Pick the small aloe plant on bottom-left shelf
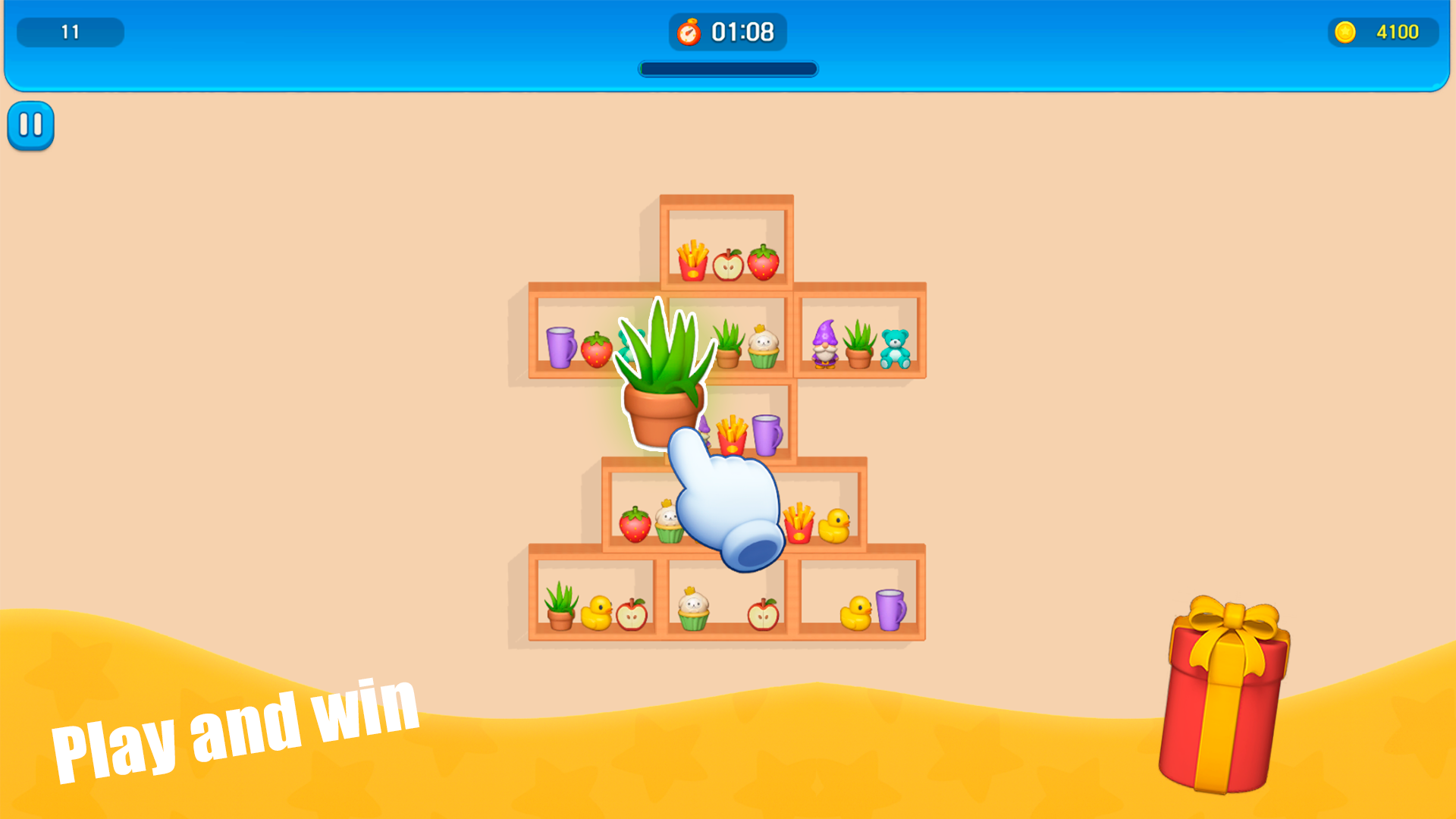The image size is (1456, 819). (x=558, y=607)
